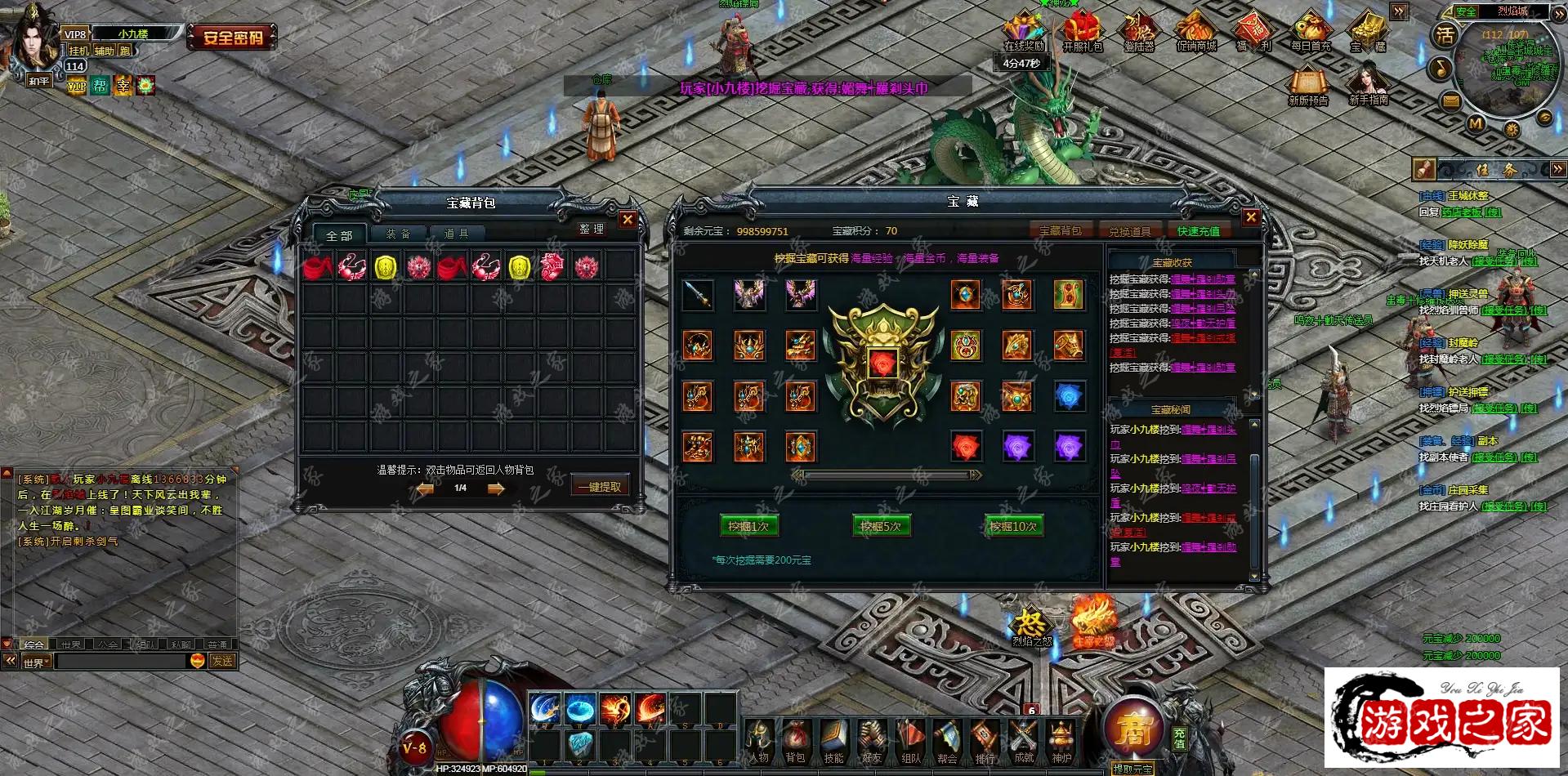Image resolution: width=1568 pixels, height=776 pixels.
Task: Open the 兑换道具 exchange button
Action: pos(1129,231)
